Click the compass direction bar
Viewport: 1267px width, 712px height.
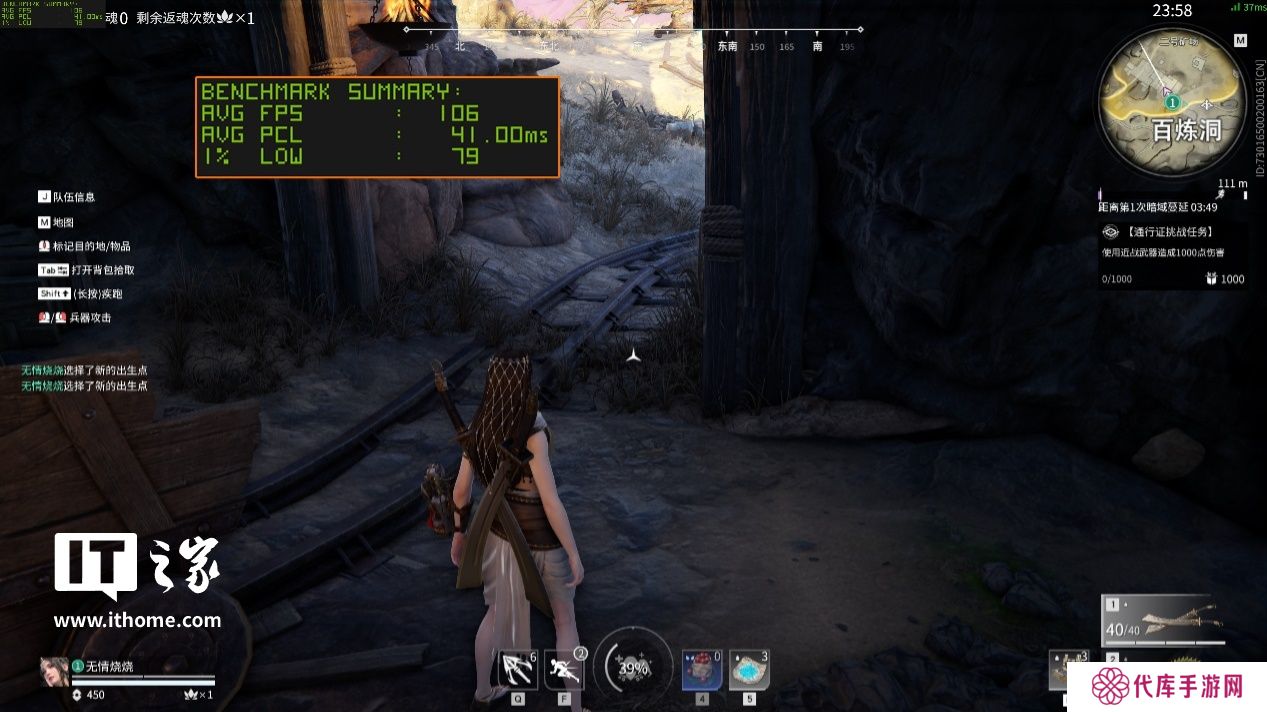point(633,38)
